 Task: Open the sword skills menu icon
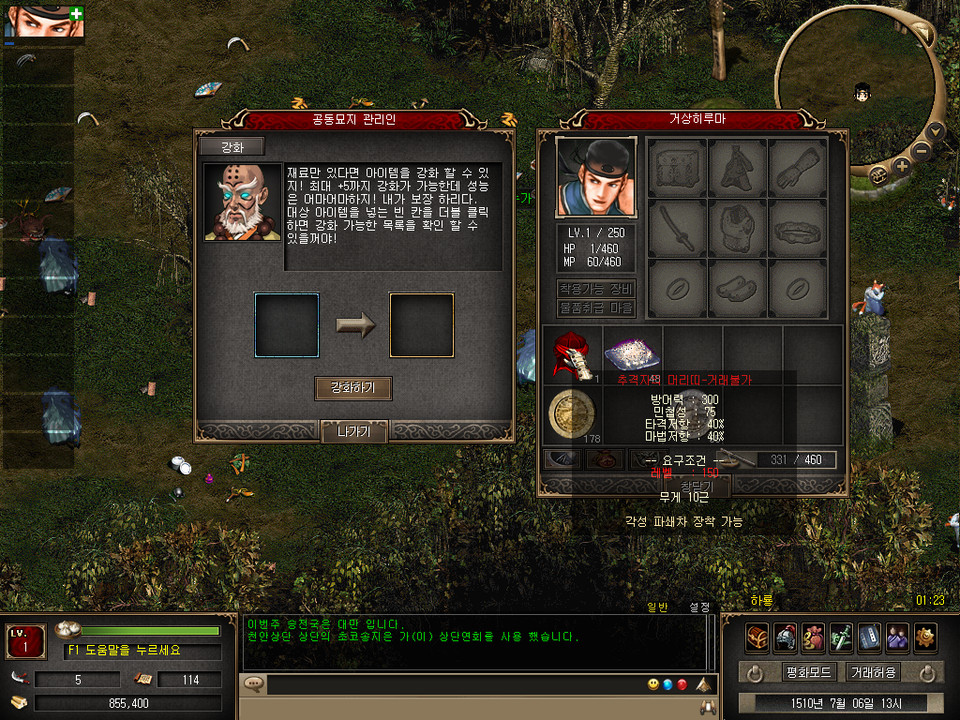point(841,637)
